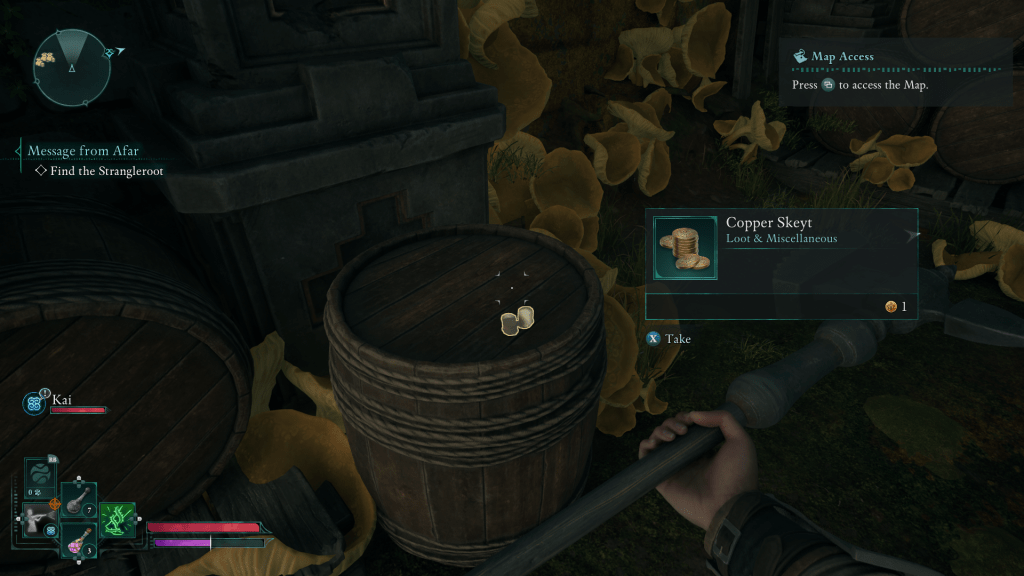The image size is (1024, 576).
Task: Open the circular minimap
Action: tap(72, 67)
